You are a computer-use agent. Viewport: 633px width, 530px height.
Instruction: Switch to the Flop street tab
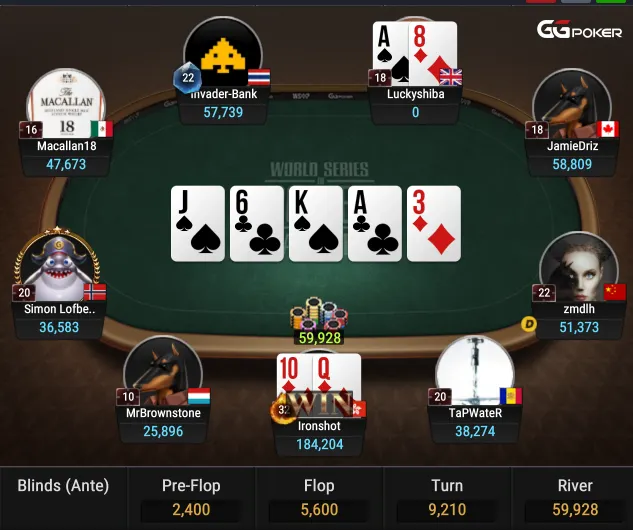pos(319,498)
